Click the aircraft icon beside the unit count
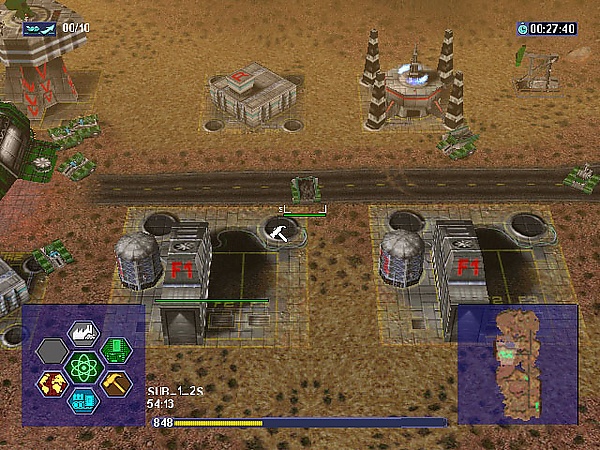Viewport: 600px width, 450px height. click(40, 29)
